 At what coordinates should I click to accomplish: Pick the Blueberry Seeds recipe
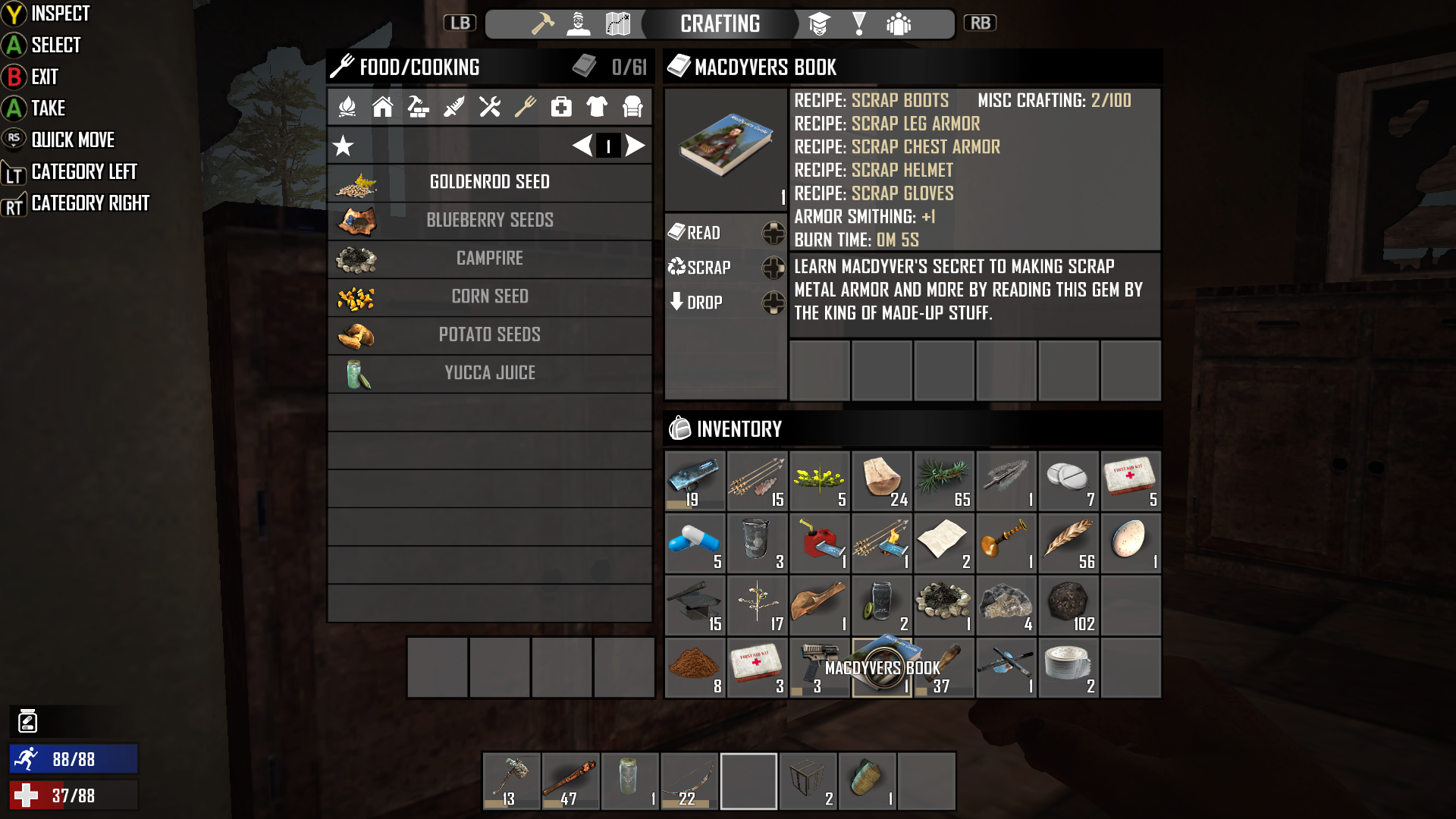489,220
